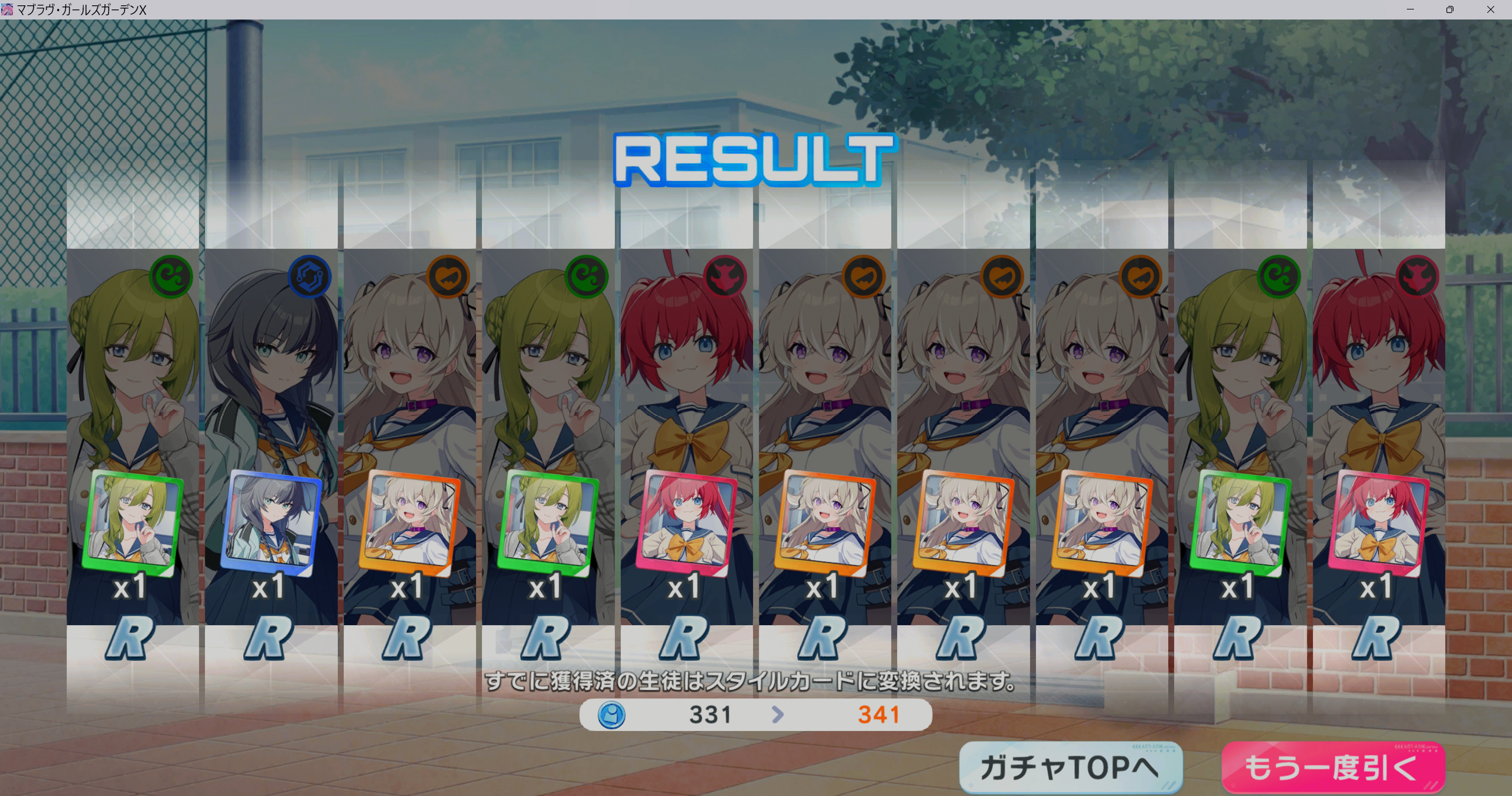Restore down the game window
The height and width of the screenshot is (796, 1512).
pyautogui.click(x=1450, y=9)
